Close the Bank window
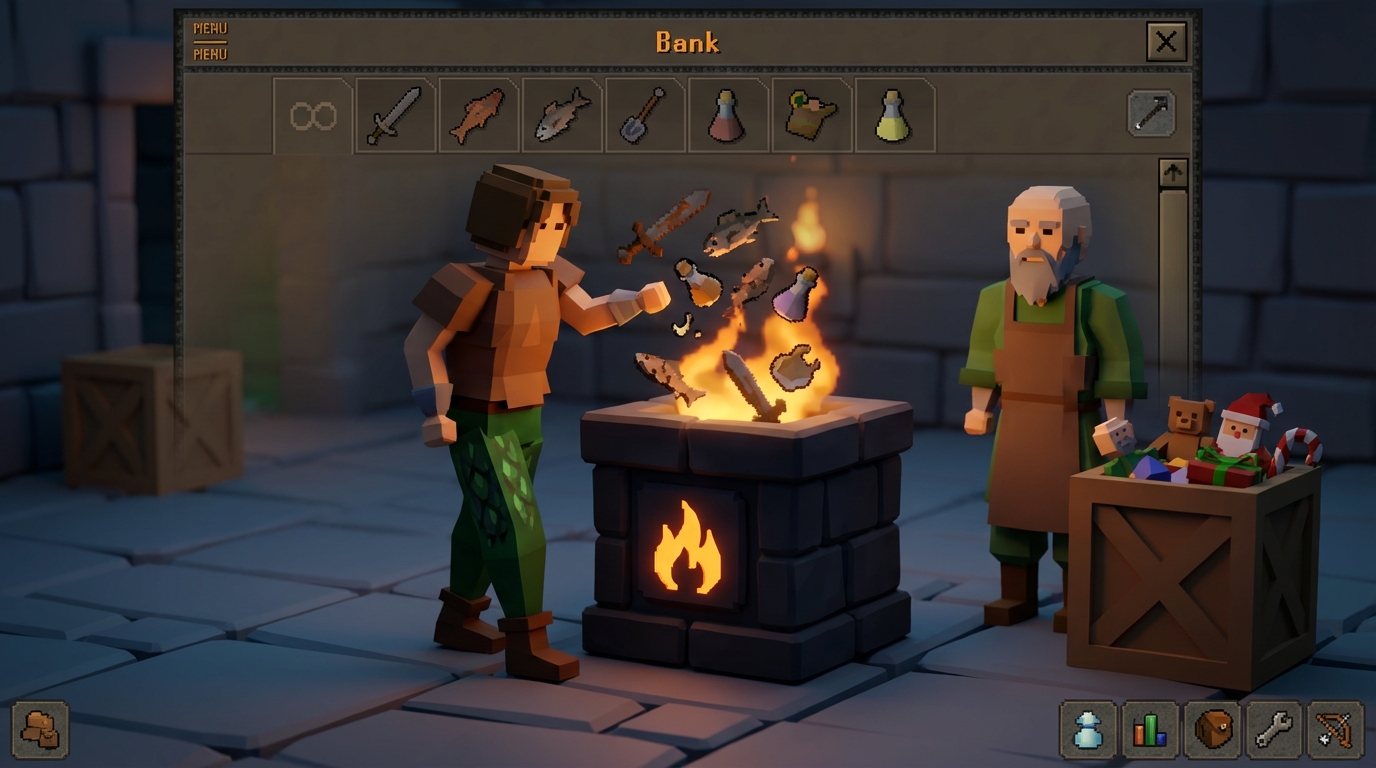 point(1166,42)
